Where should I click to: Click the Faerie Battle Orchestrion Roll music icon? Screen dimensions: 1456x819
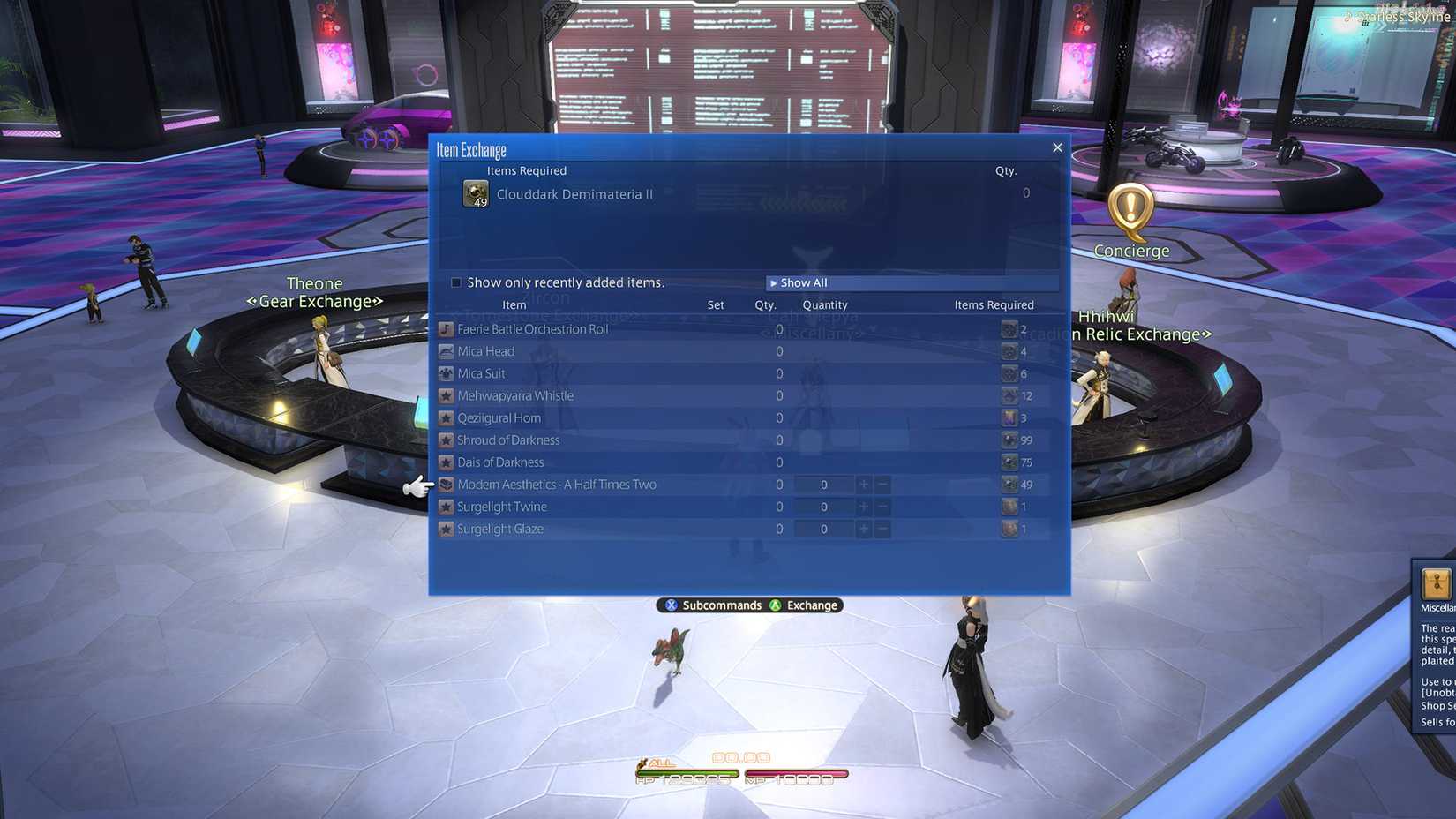[446, 328]
